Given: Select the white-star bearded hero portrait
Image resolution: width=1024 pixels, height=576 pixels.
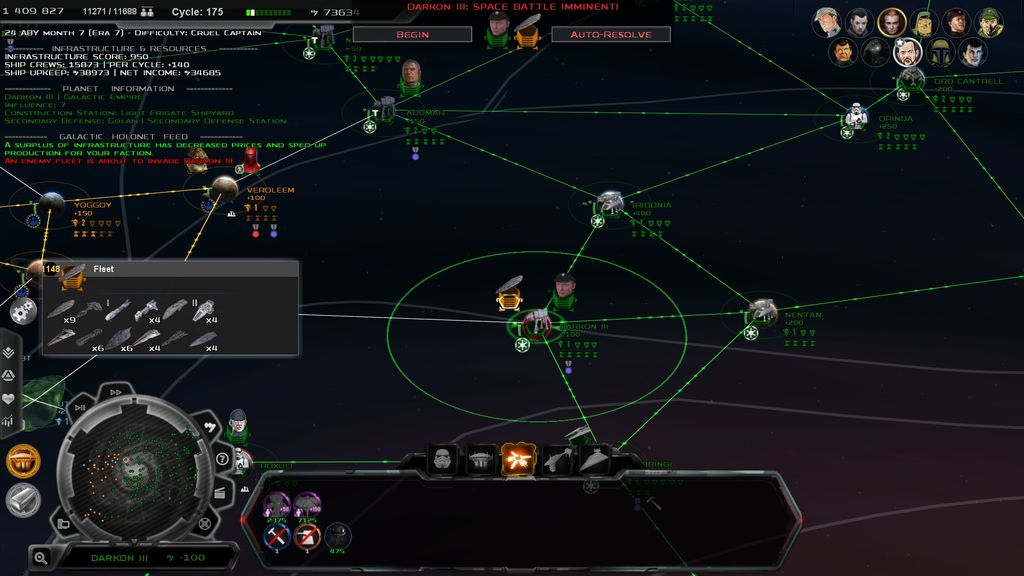Looking at the screenshot, I should pyautogui.click(x=906, y=52).
